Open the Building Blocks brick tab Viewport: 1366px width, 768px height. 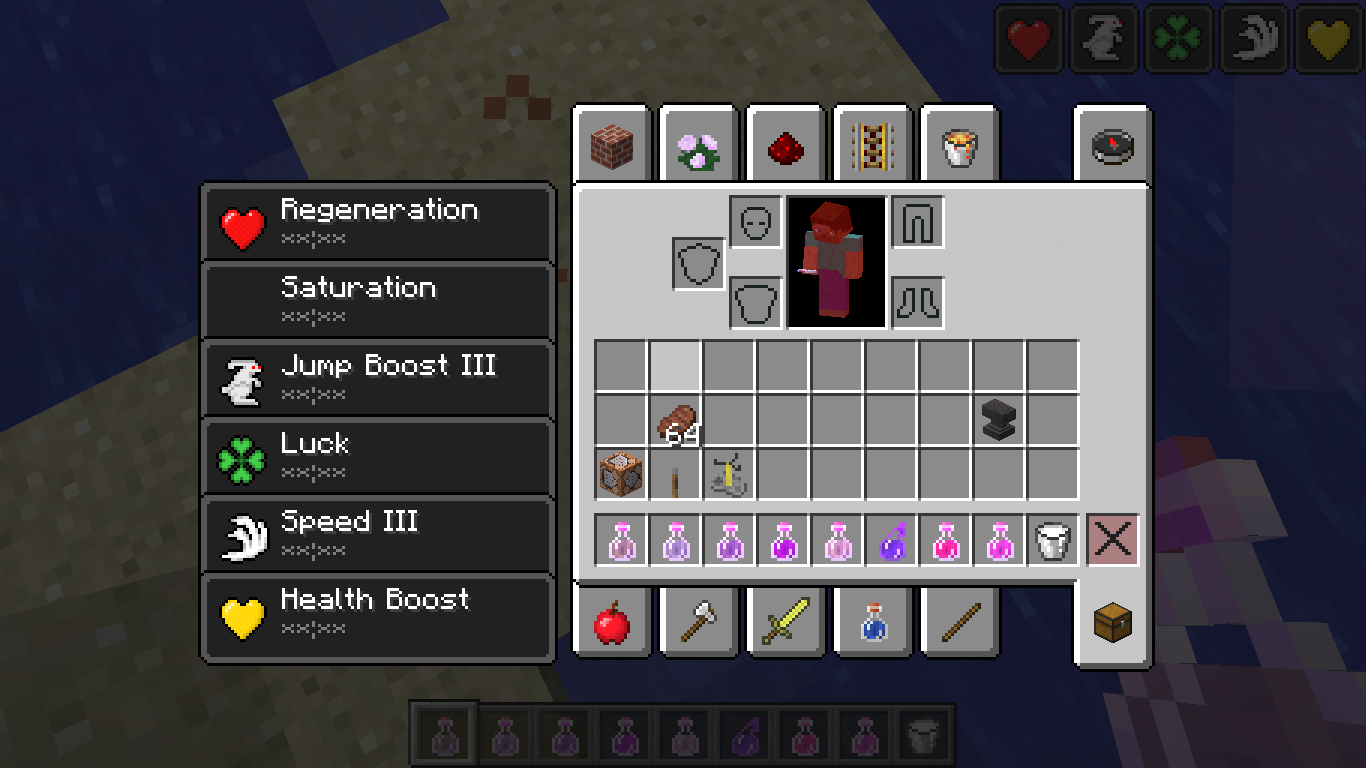tap(611, 148)
